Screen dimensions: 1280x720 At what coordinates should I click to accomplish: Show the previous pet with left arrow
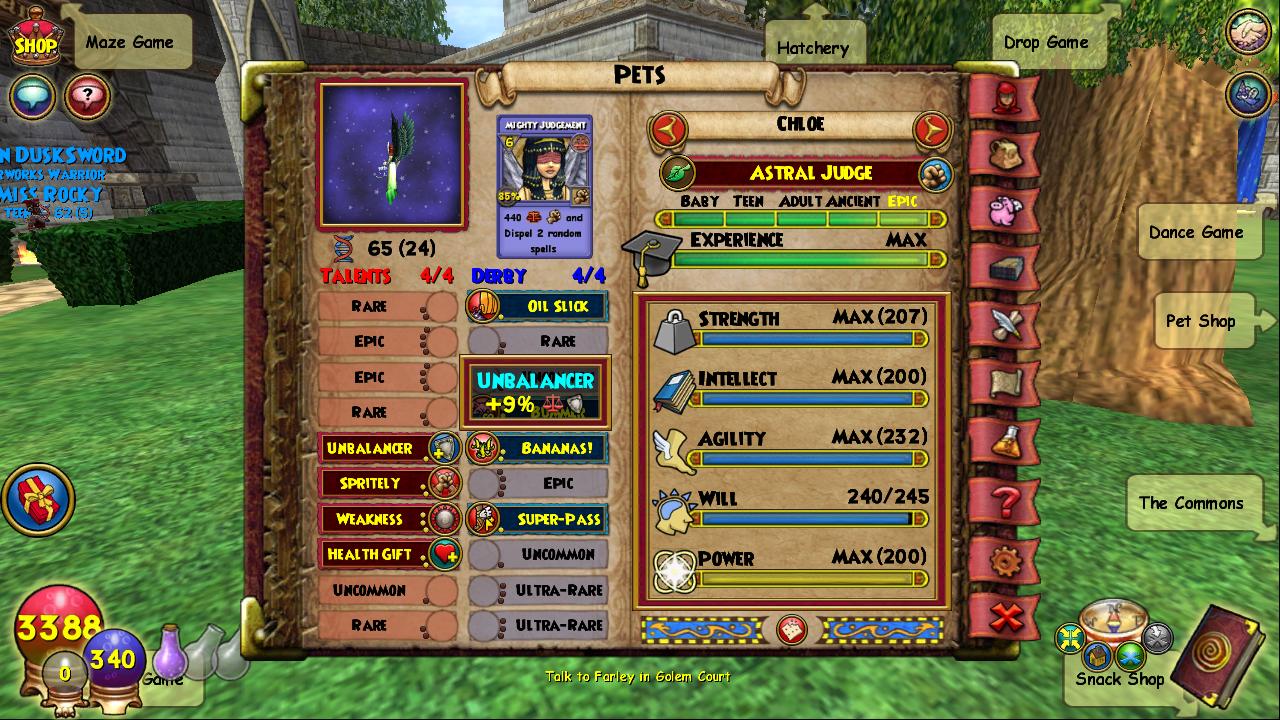click(x=669, y=129)
